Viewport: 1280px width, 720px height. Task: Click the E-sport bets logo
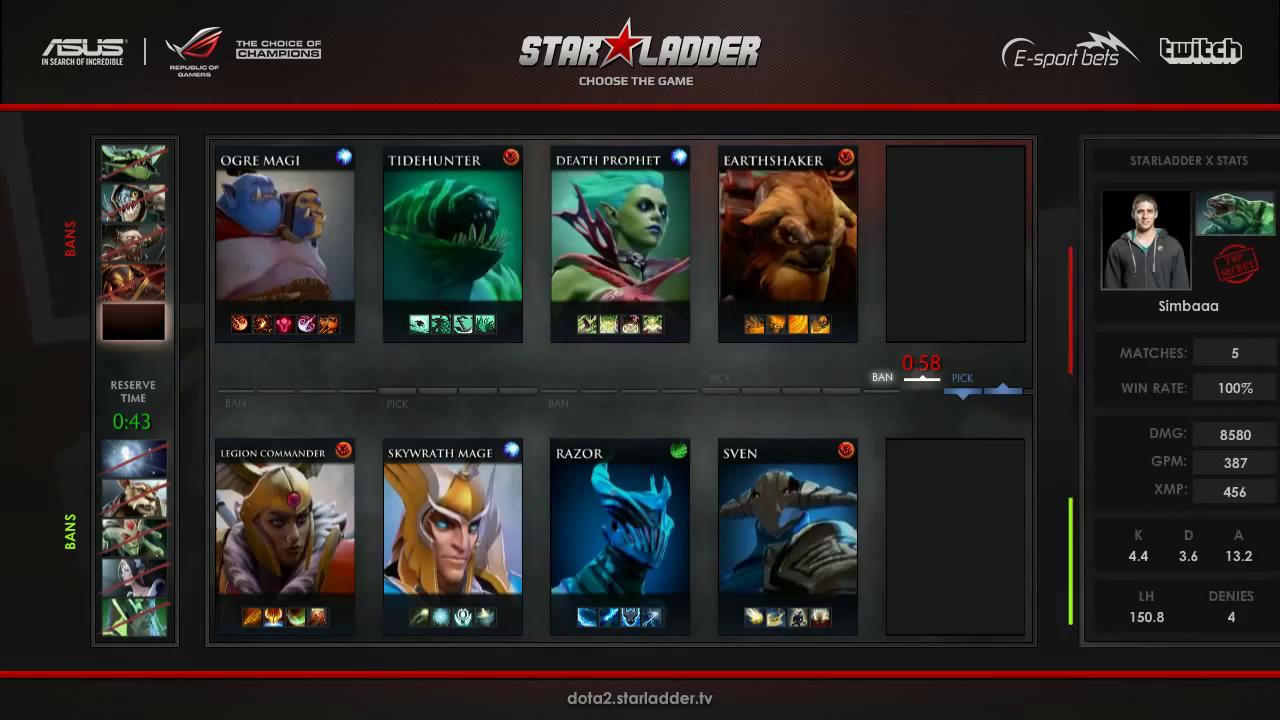click(1069, 51)
